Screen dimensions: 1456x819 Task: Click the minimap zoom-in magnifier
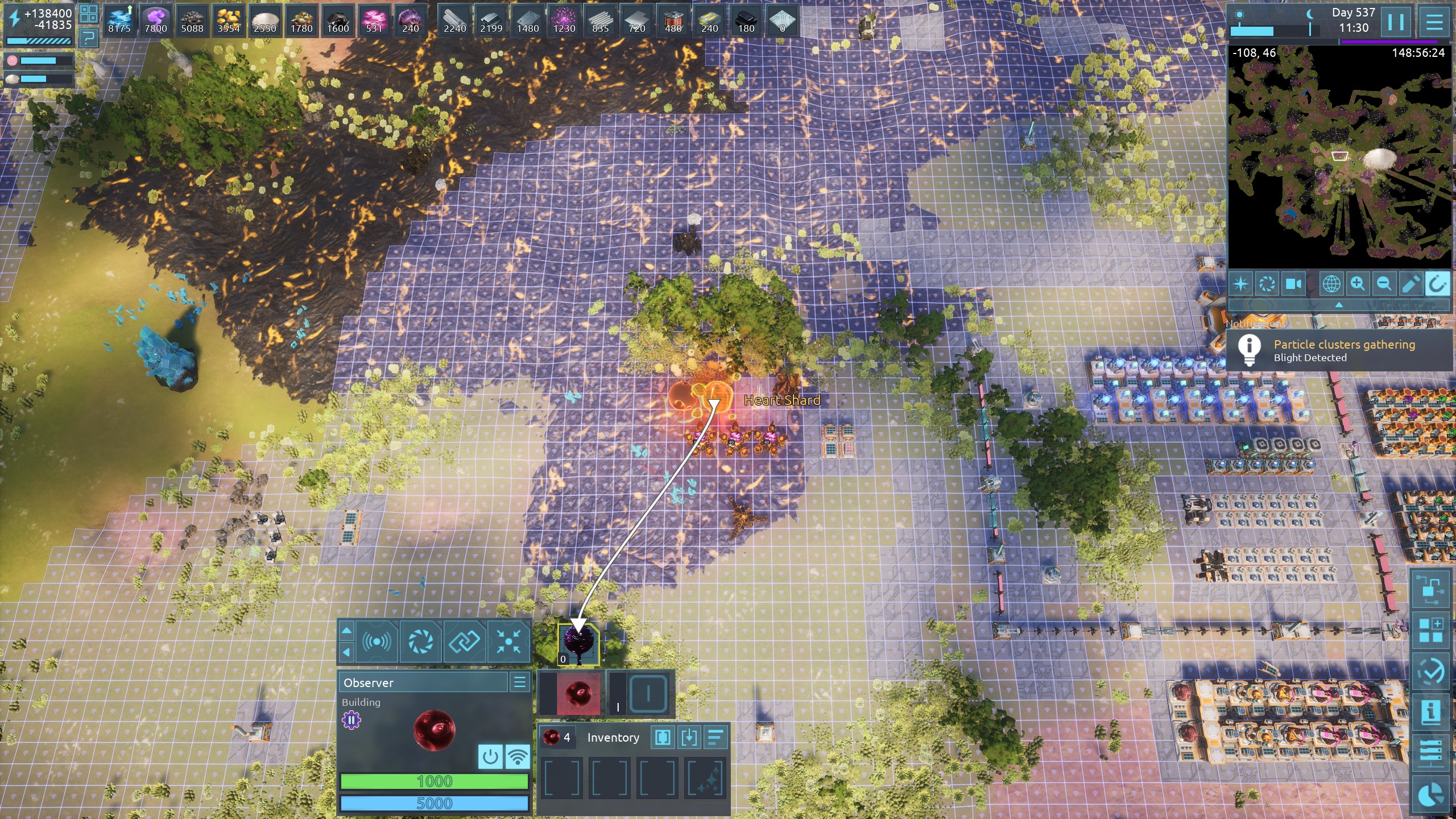coord(1358,284)
